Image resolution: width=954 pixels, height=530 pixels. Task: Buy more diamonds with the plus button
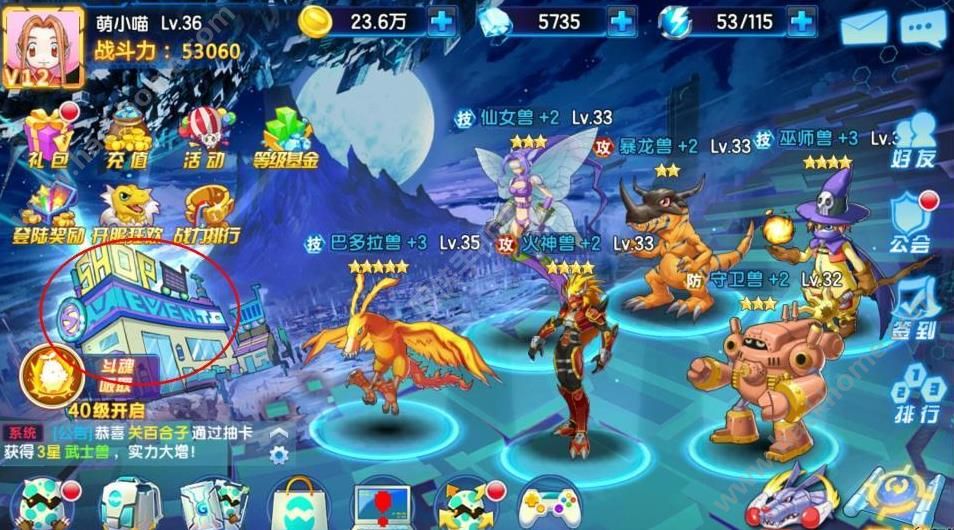point(621,20)
